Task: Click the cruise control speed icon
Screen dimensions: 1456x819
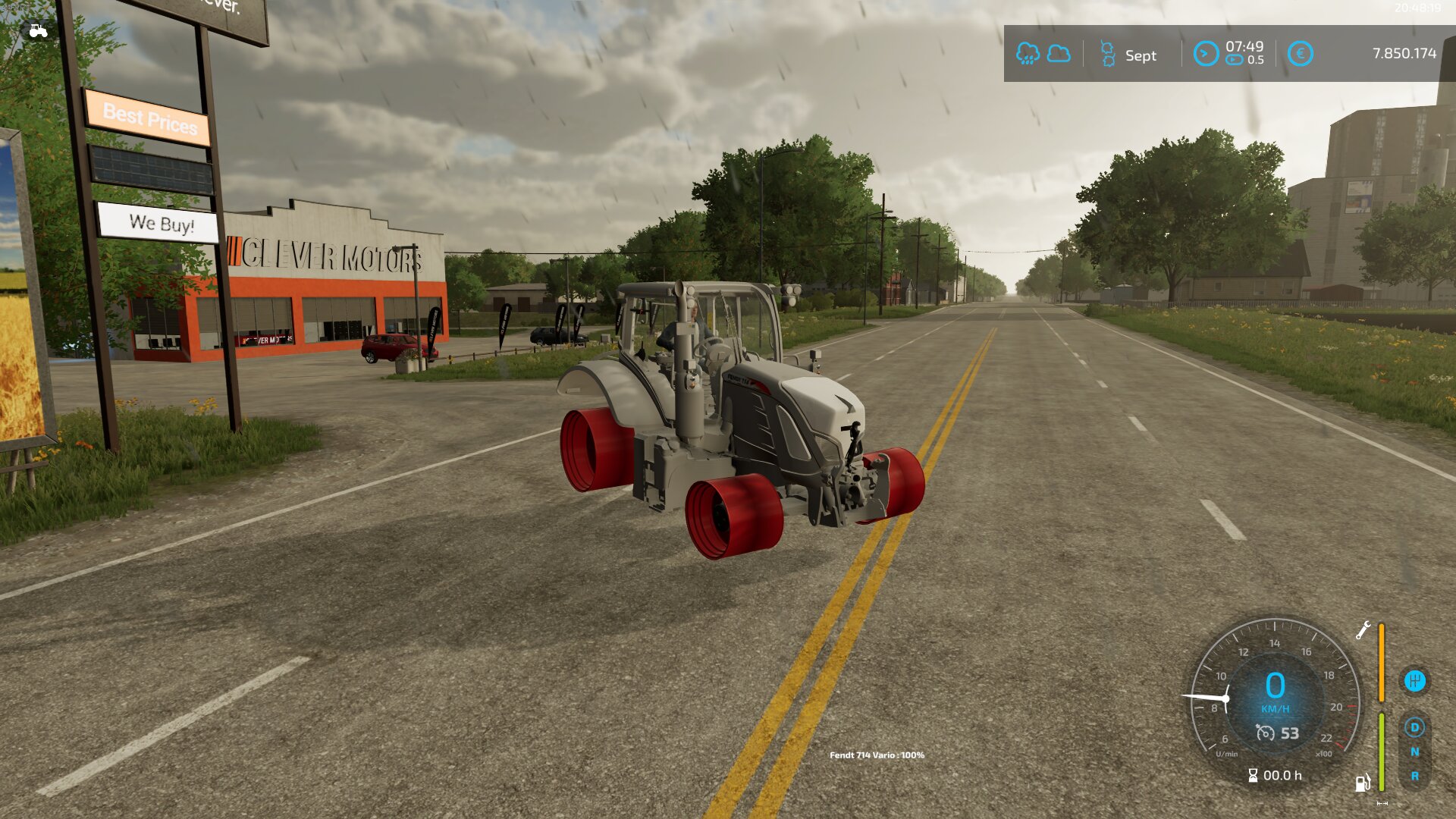Action: [x=1265, y=733]
